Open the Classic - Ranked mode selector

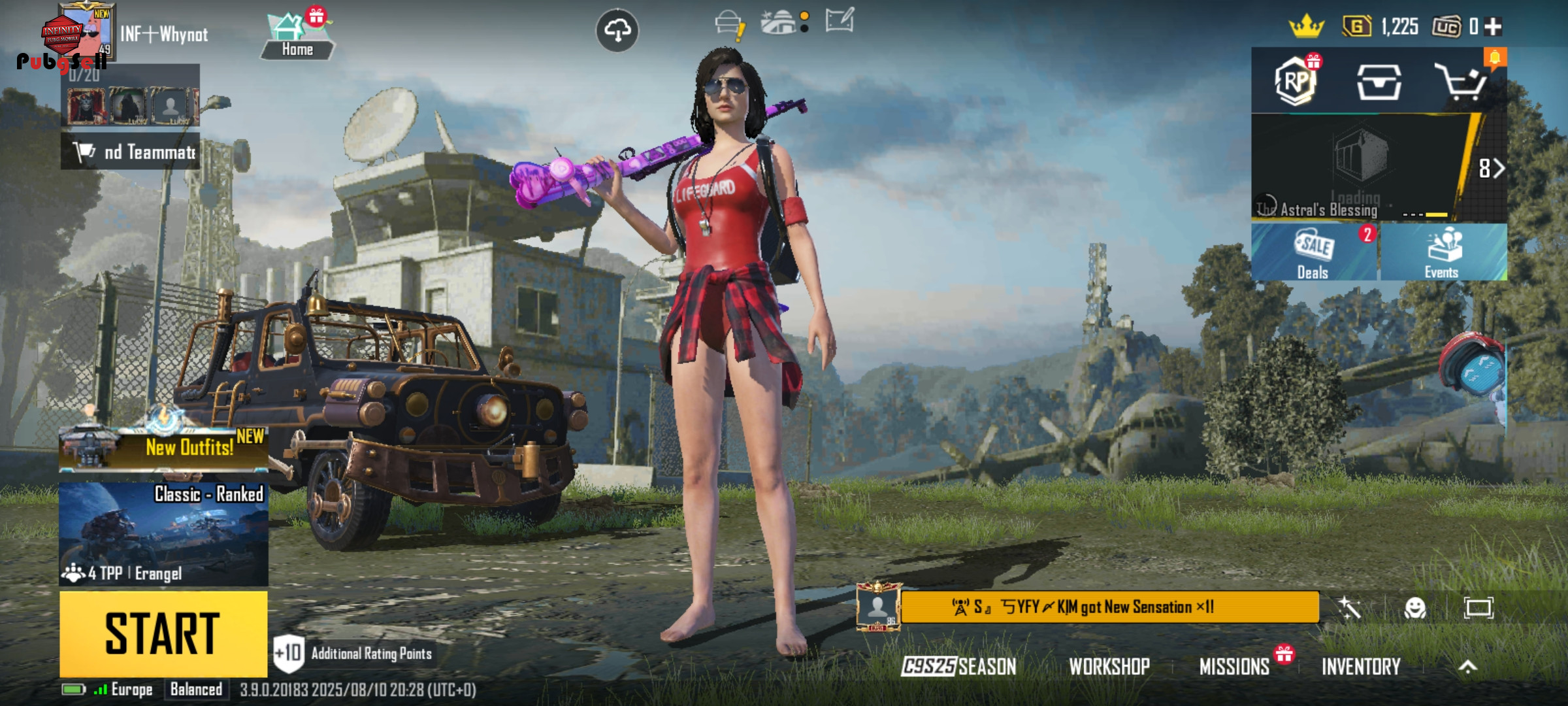(163, 534)
